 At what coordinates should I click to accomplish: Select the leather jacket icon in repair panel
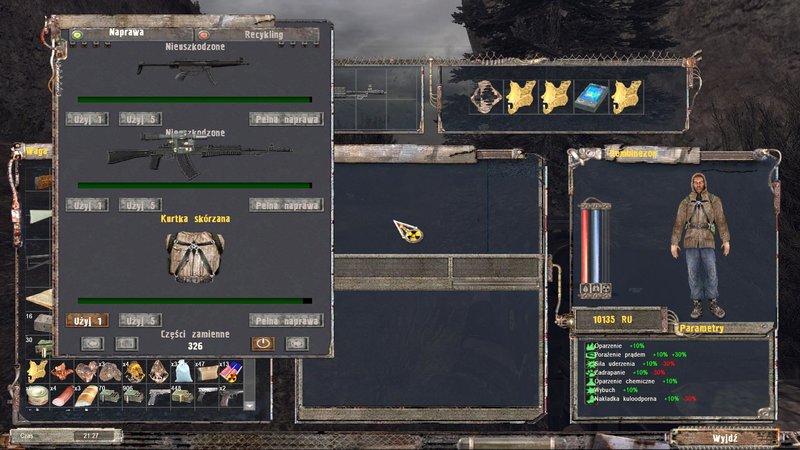click(x=195, y=259)
